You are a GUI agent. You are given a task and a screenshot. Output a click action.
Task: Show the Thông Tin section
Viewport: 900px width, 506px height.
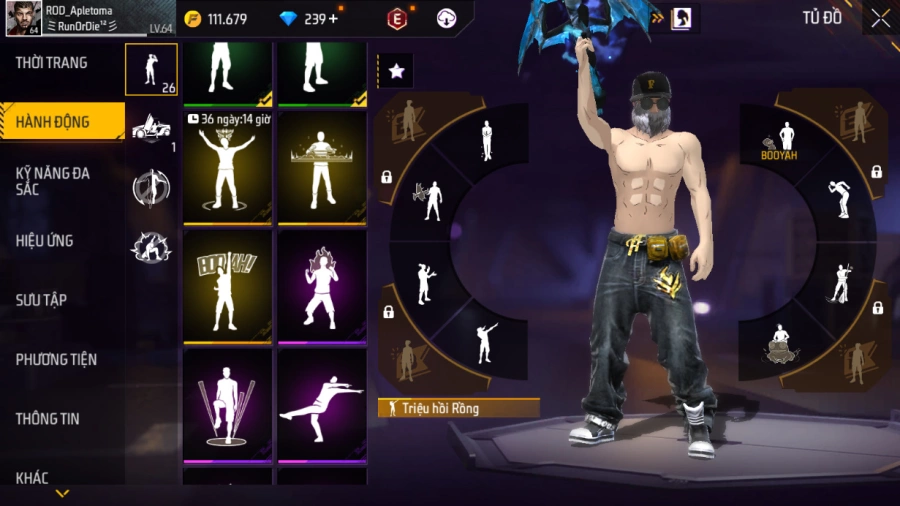[48, 419]
